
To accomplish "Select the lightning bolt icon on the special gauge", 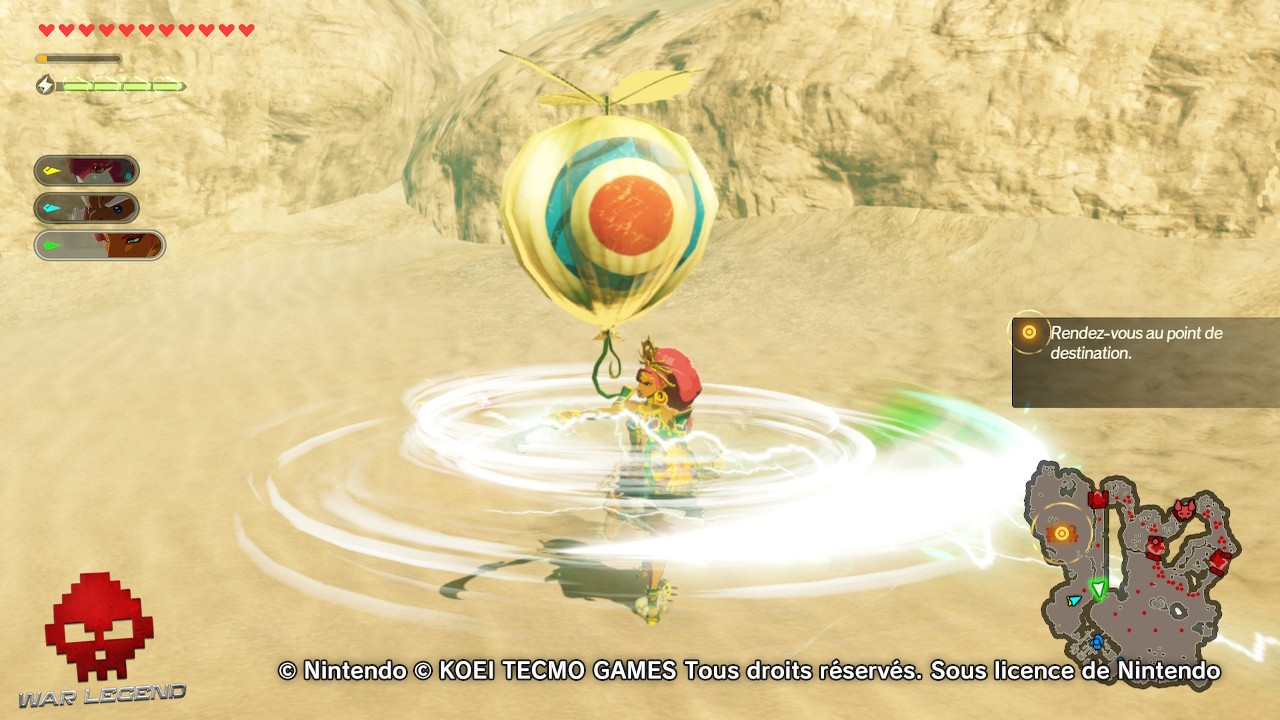I will 44,85.
